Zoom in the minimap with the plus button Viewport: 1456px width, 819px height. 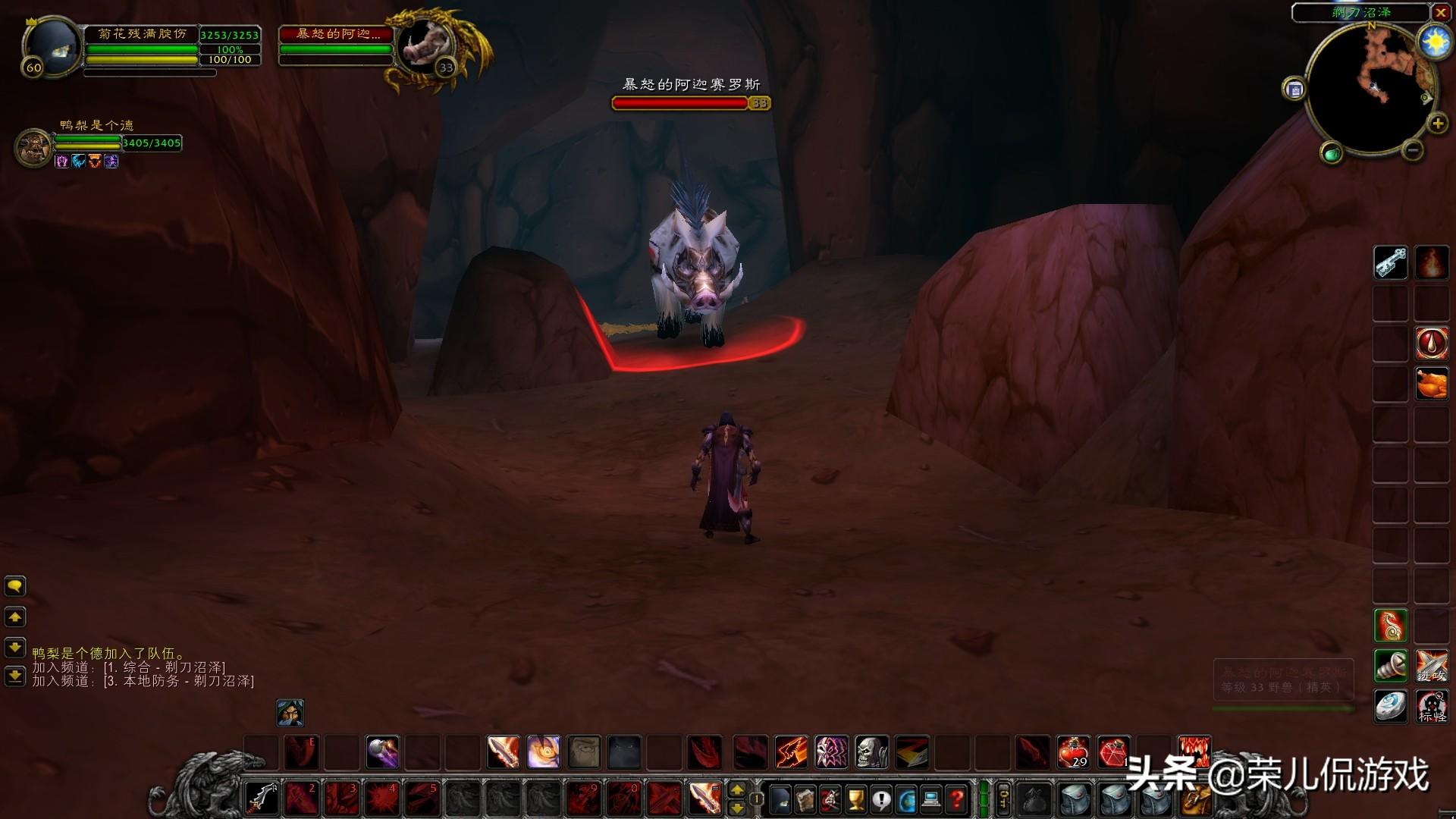pos(1437,124)
